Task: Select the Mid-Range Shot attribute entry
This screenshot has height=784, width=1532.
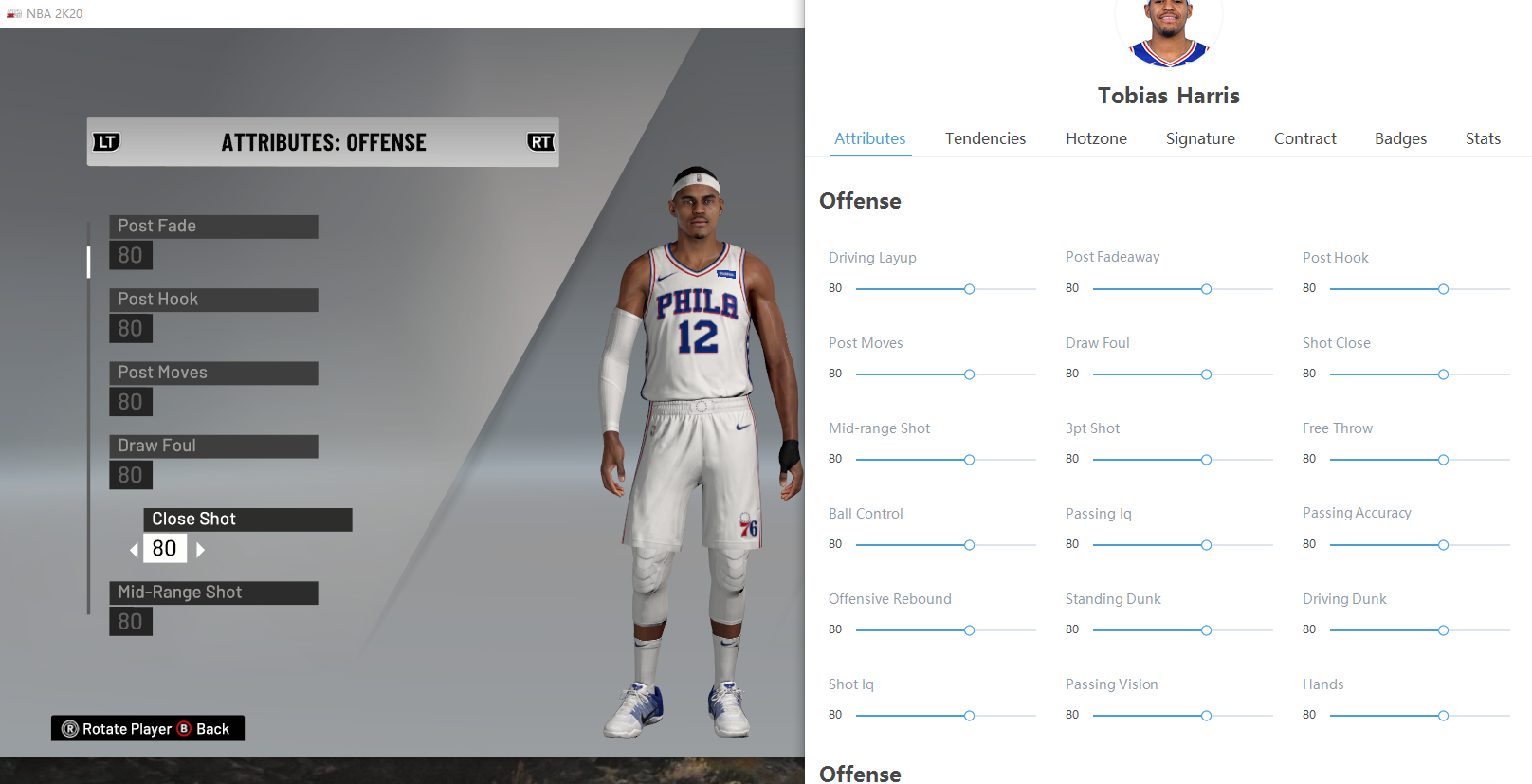Action: click(x=213, y=593)
